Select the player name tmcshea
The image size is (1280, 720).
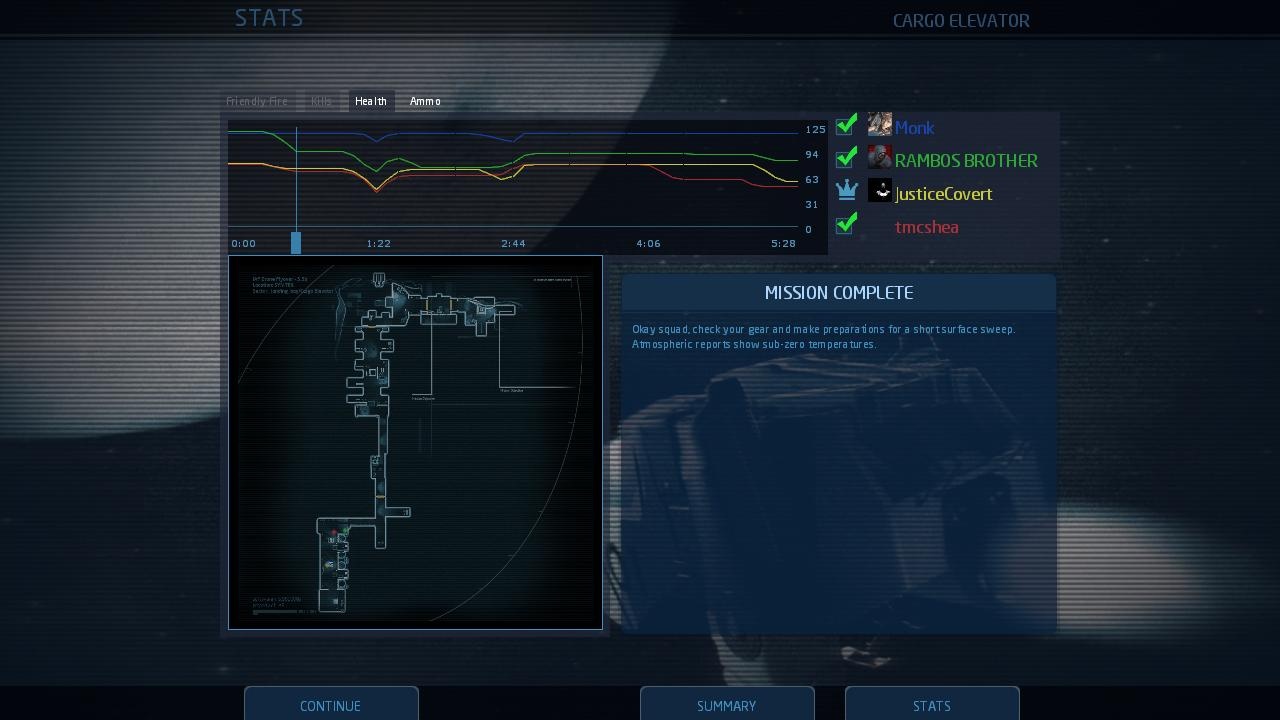tap(926, 227)
